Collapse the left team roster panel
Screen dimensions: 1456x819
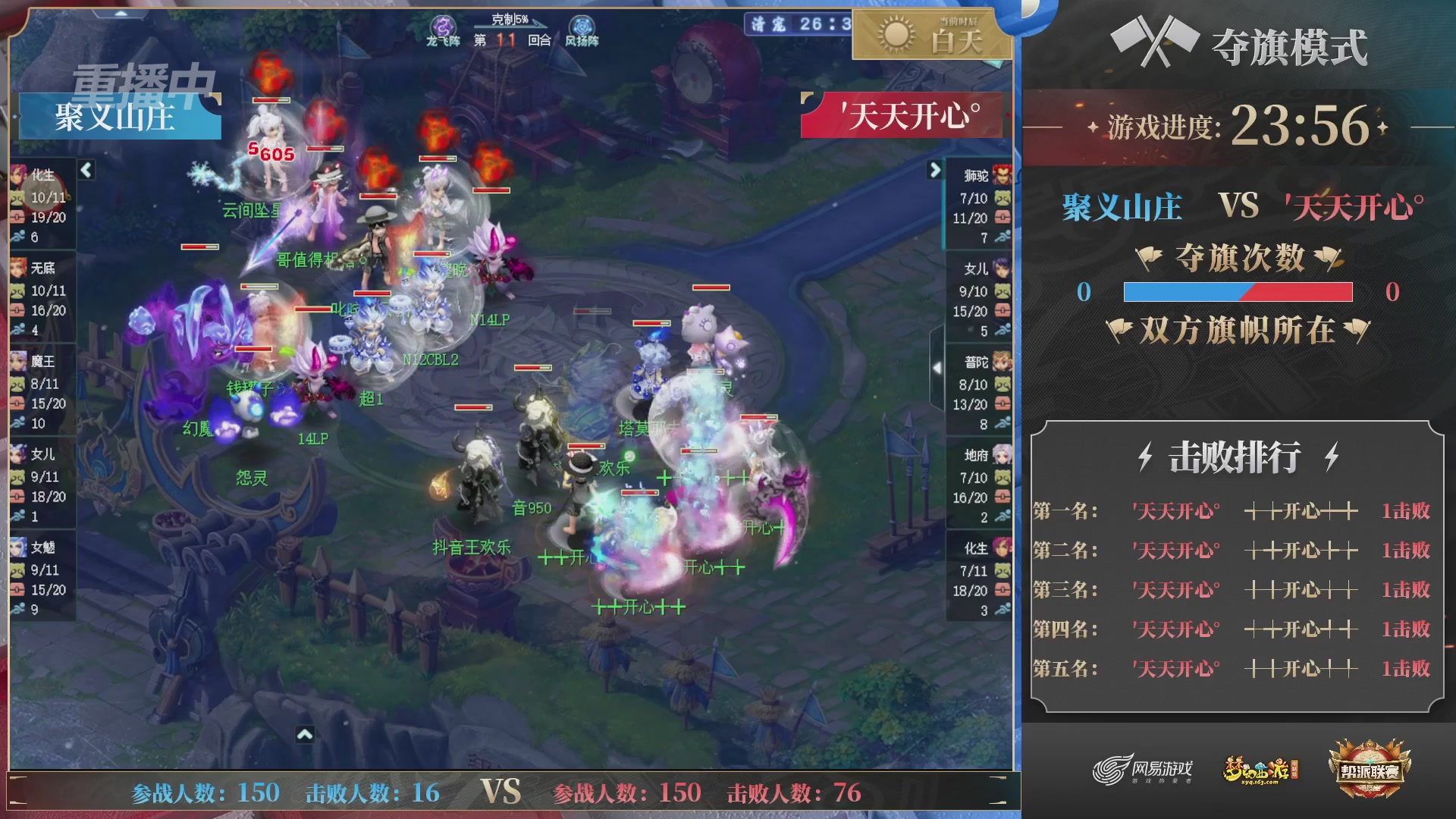pos(86,171)
